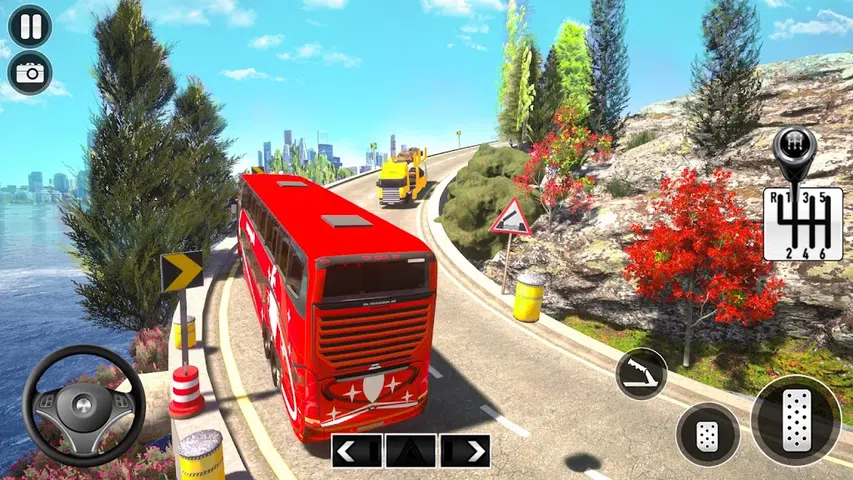This screenshot has height=480, width=853.
Task: Activate the left turn indicator arrow
Action: tap(357, 451)
